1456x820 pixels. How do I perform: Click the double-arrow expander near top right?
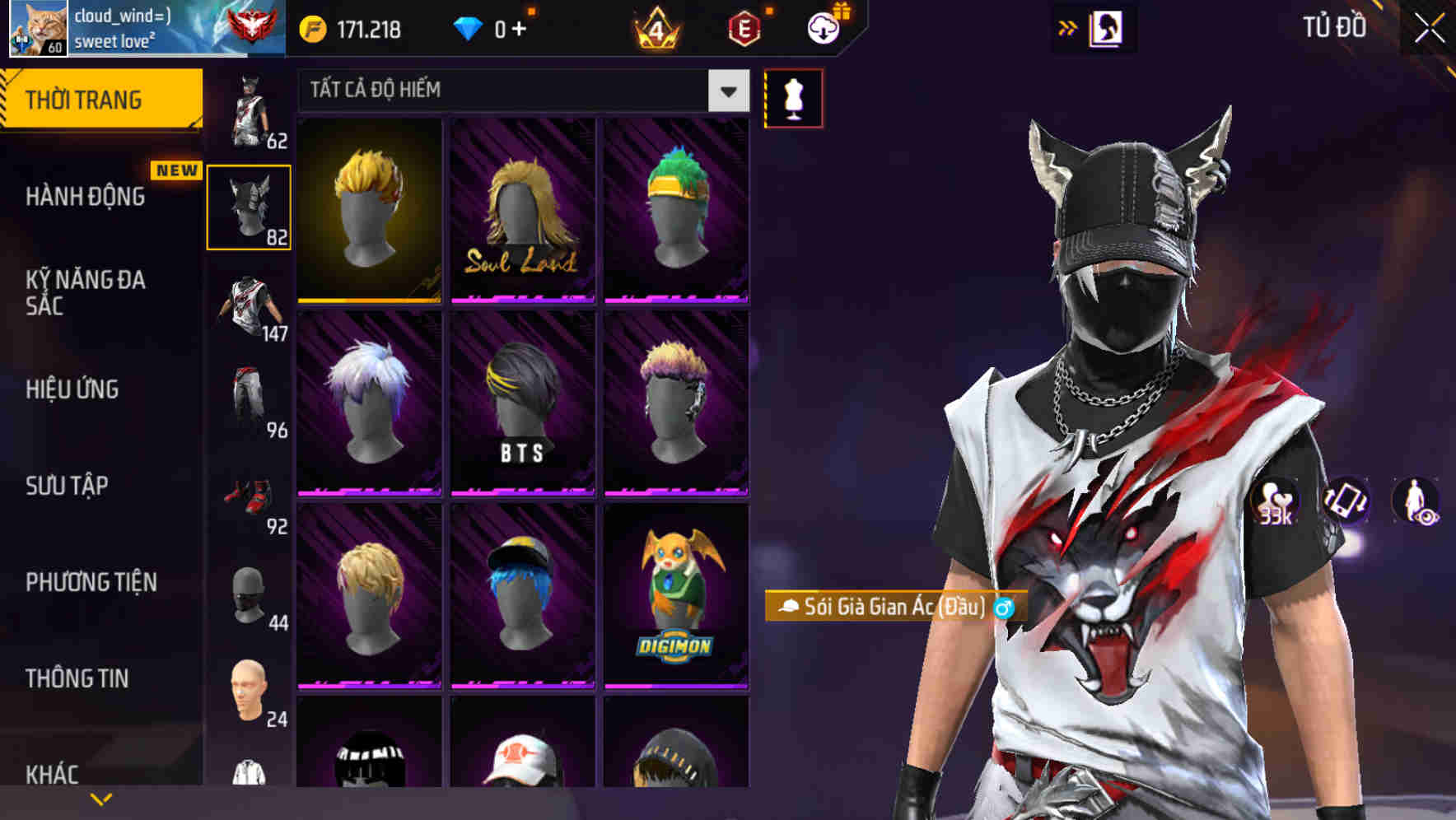1069,27
